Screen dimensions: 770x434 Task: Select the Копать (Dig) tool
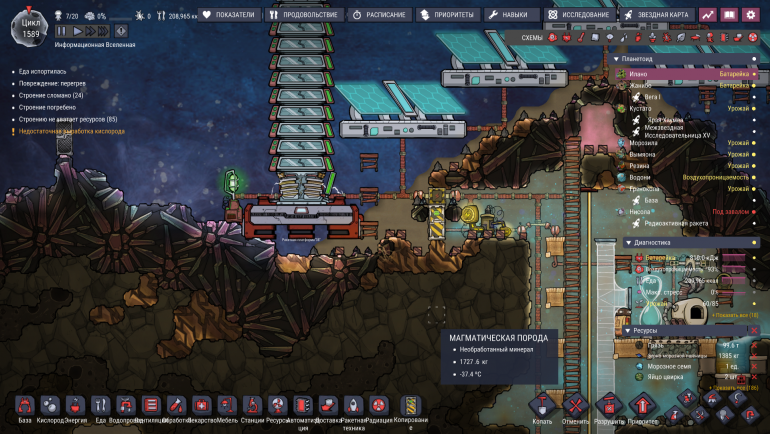tap(542, 408)
